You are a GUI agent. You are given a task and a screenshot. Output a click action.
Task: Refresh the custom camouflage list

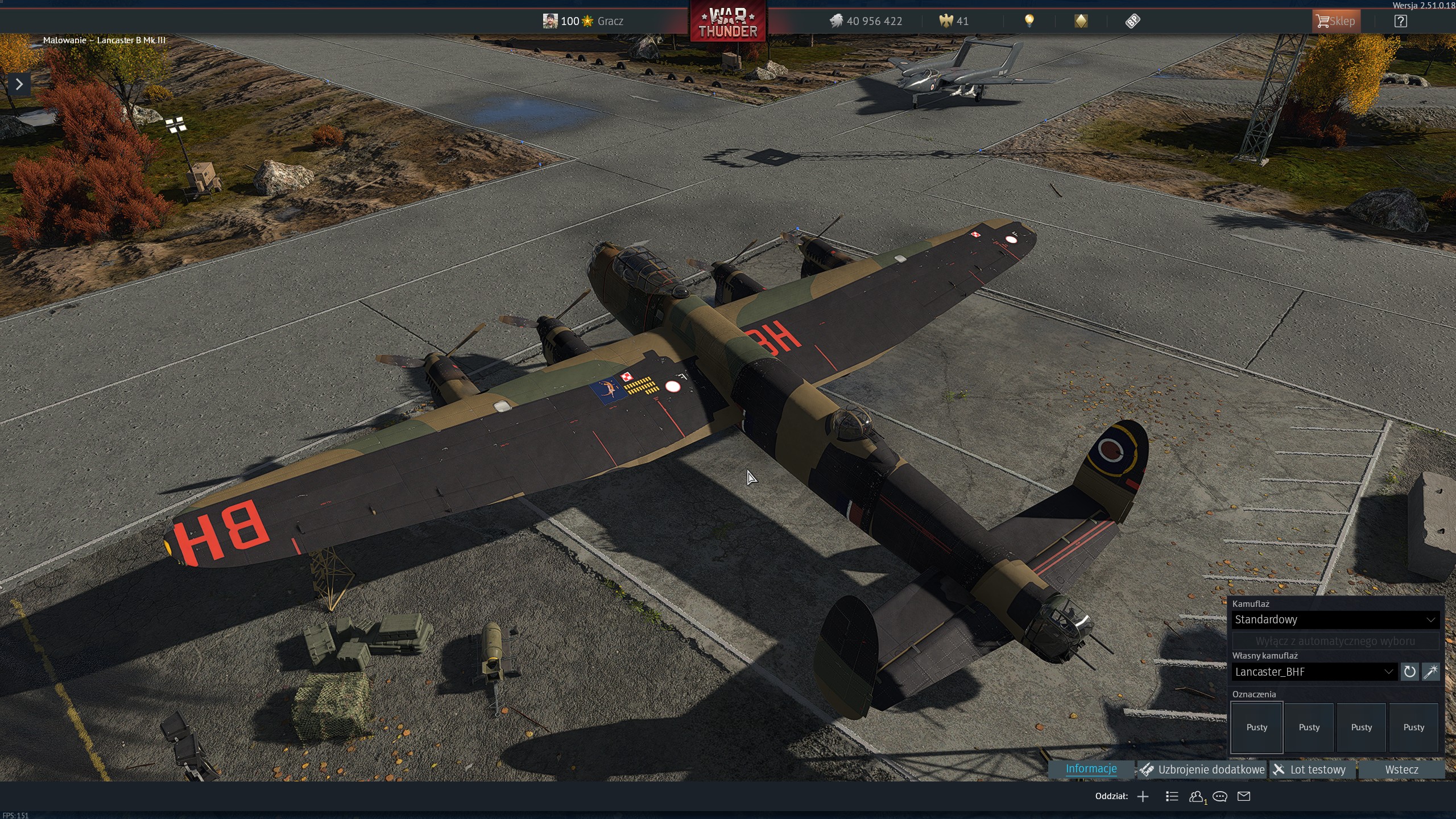coord(1409,672)
